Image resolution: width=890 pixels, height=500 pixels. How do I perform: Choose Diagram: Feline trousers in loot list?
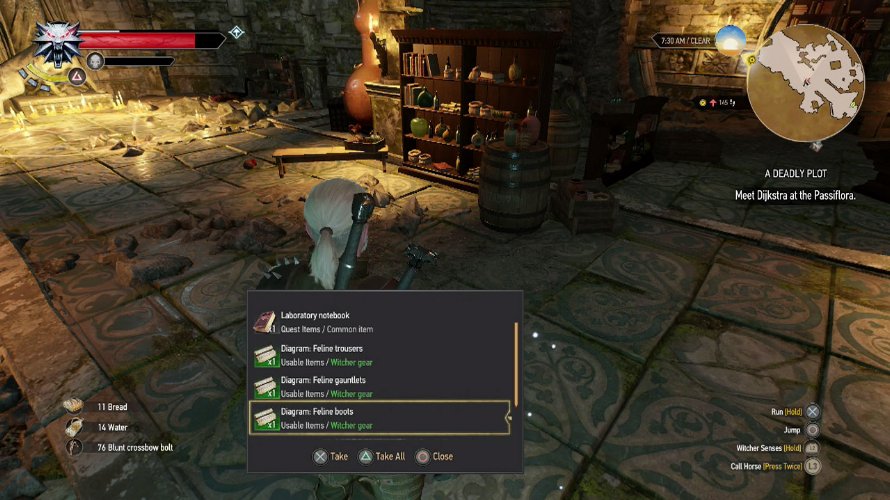pyautogui.click(x=380, y=355)
